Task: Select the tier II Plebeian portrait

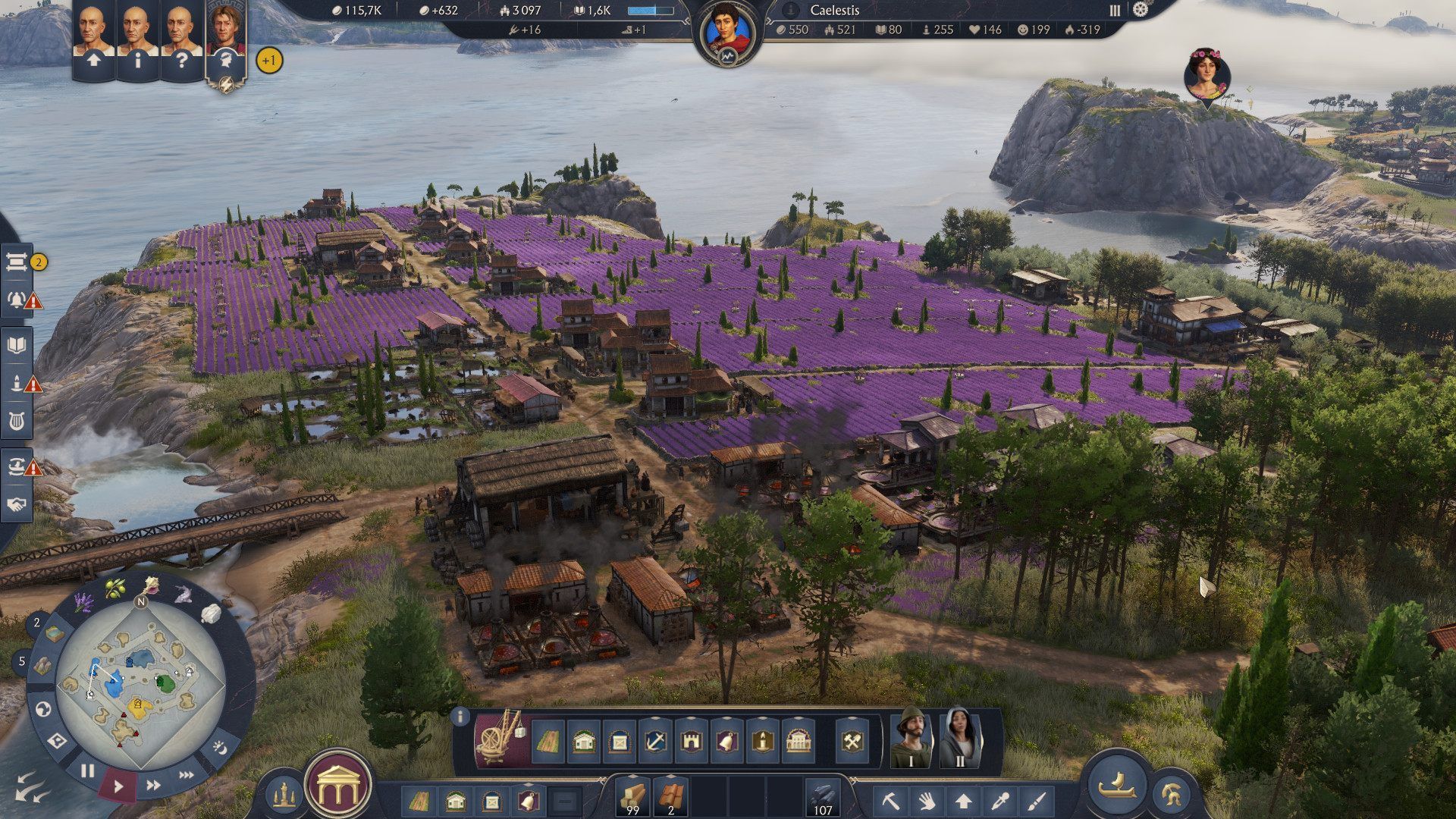Action: tap(959, 737)
